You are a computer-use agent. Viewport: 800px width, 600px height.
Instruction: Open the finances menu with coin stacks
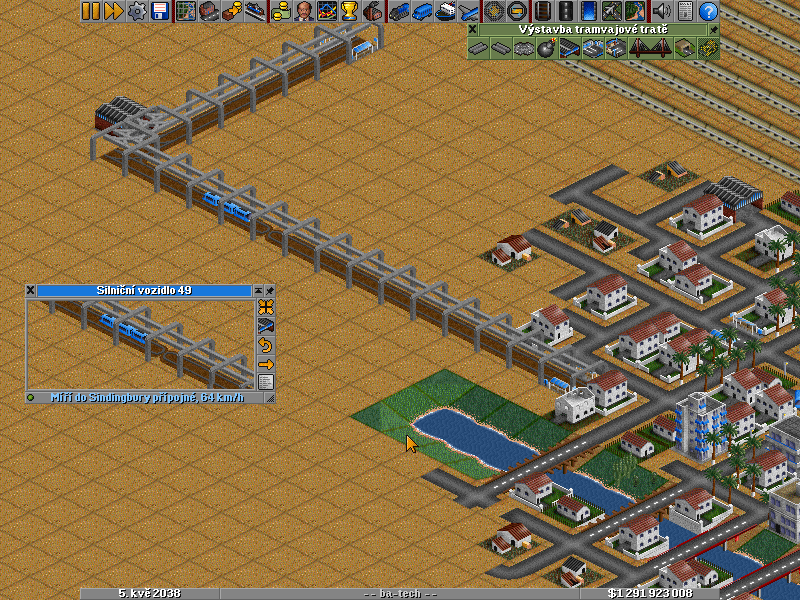(280, 11)
